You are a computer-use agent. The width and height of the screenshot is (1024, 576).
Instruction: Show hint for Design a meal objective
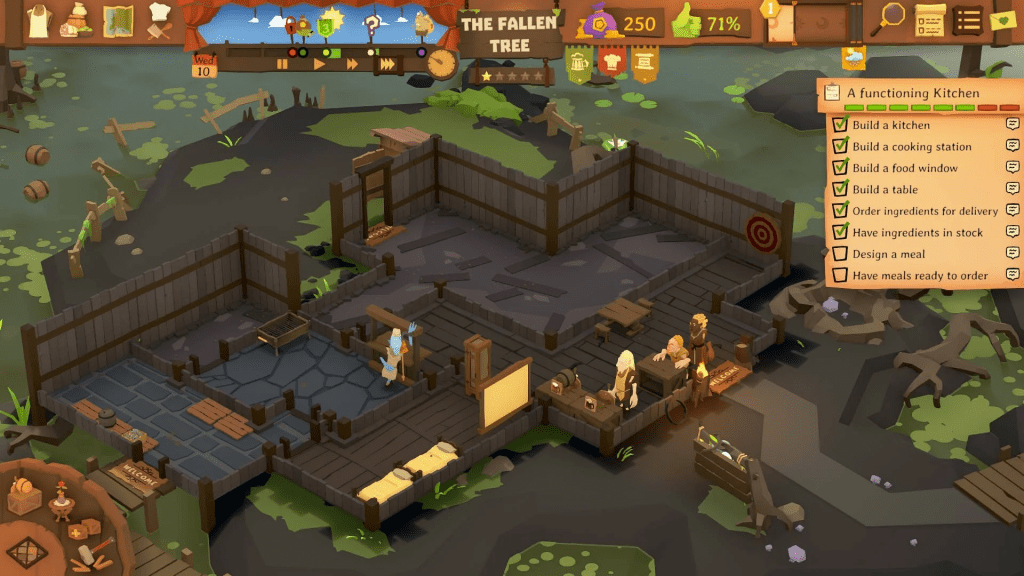tap(1012, 254)
